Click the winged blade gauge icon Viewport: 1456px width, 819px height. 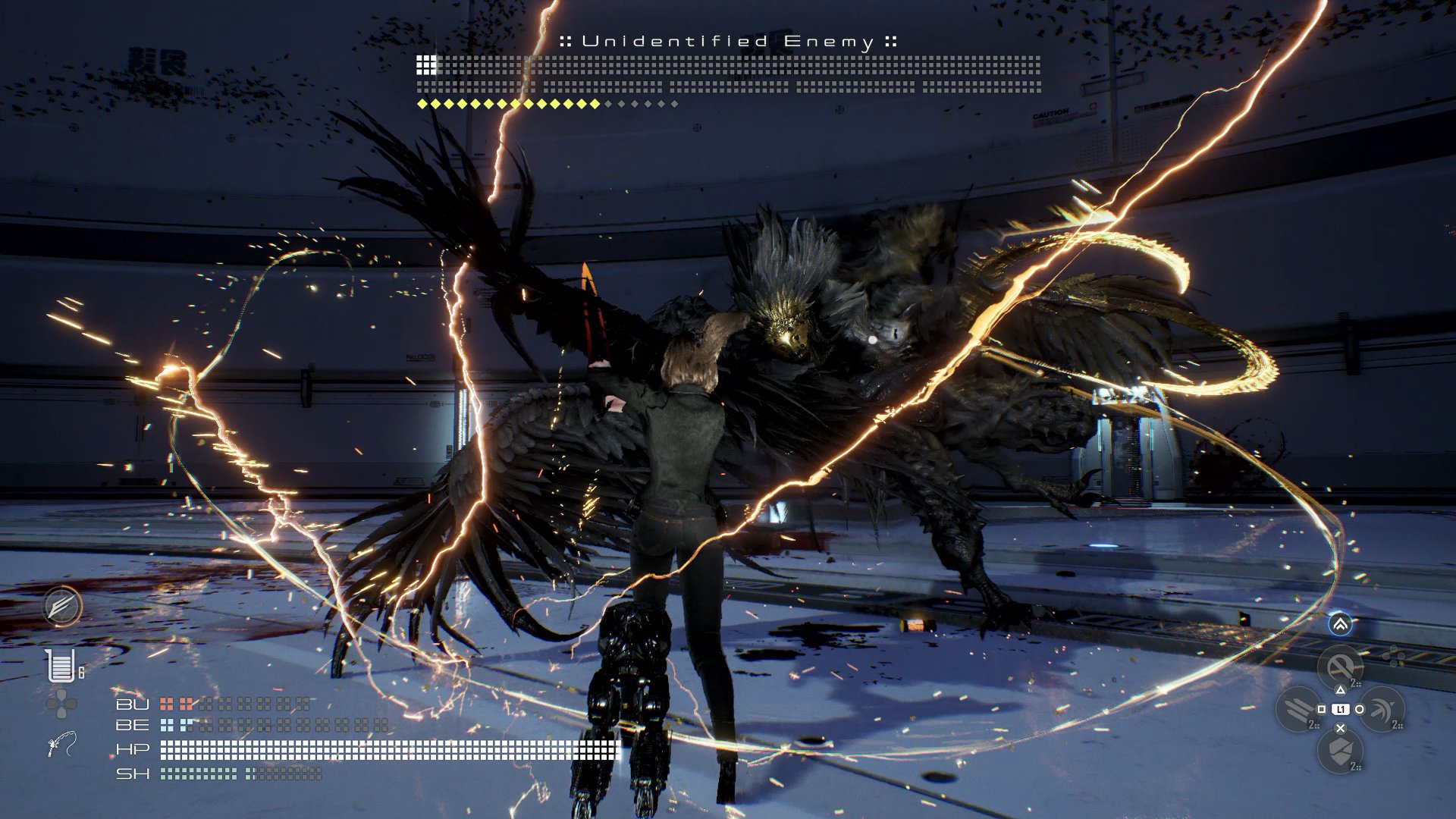[x=61, y=607]
